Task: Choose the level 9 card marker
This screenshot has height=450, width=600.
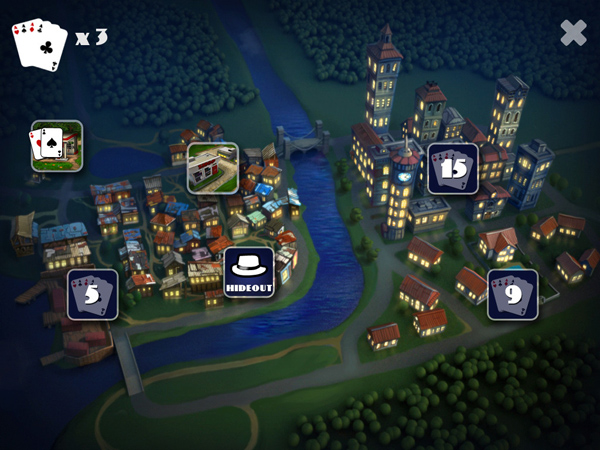Action: 512,294
